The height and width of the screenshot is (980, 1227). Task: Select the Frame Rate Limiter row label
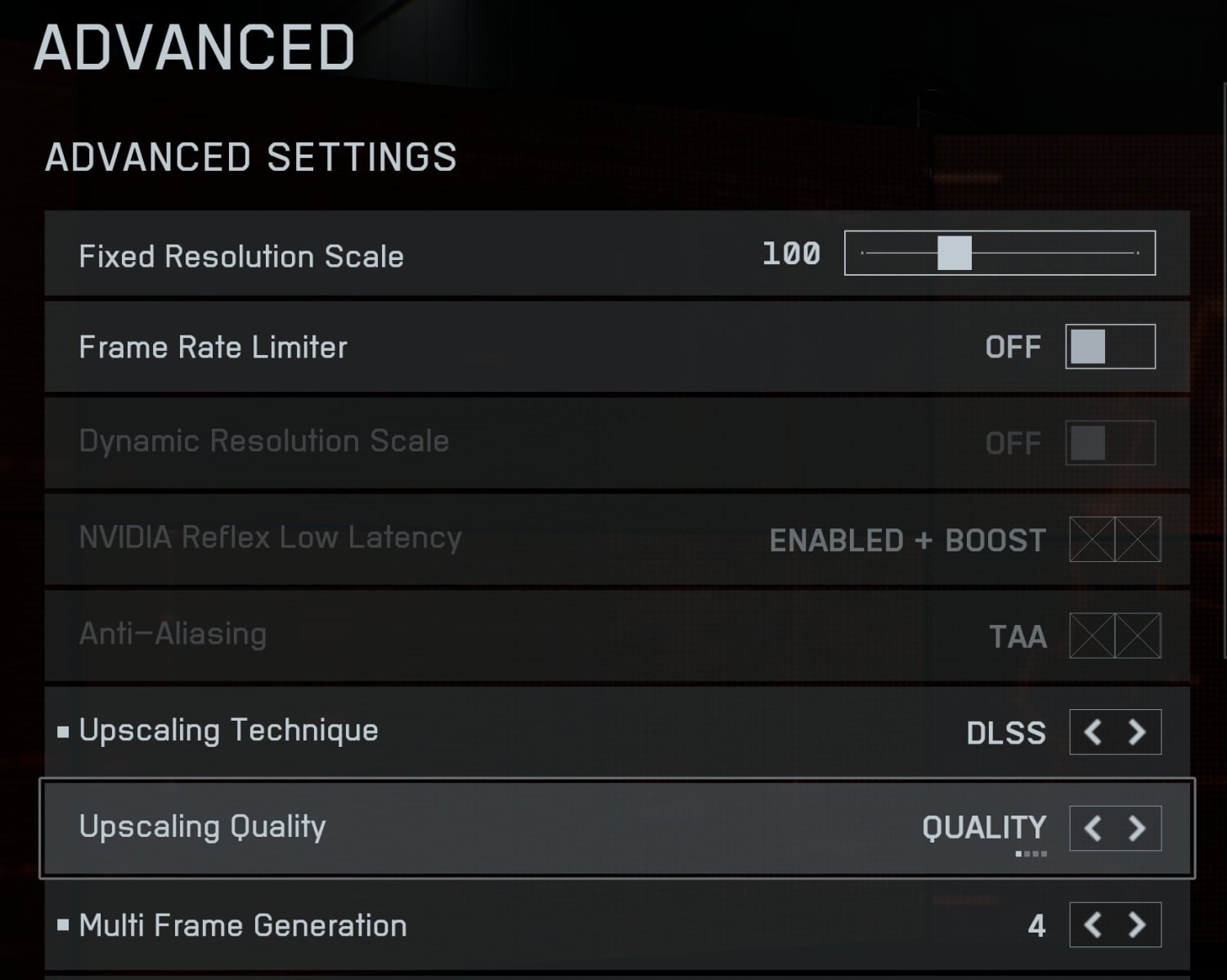[213, 347]
